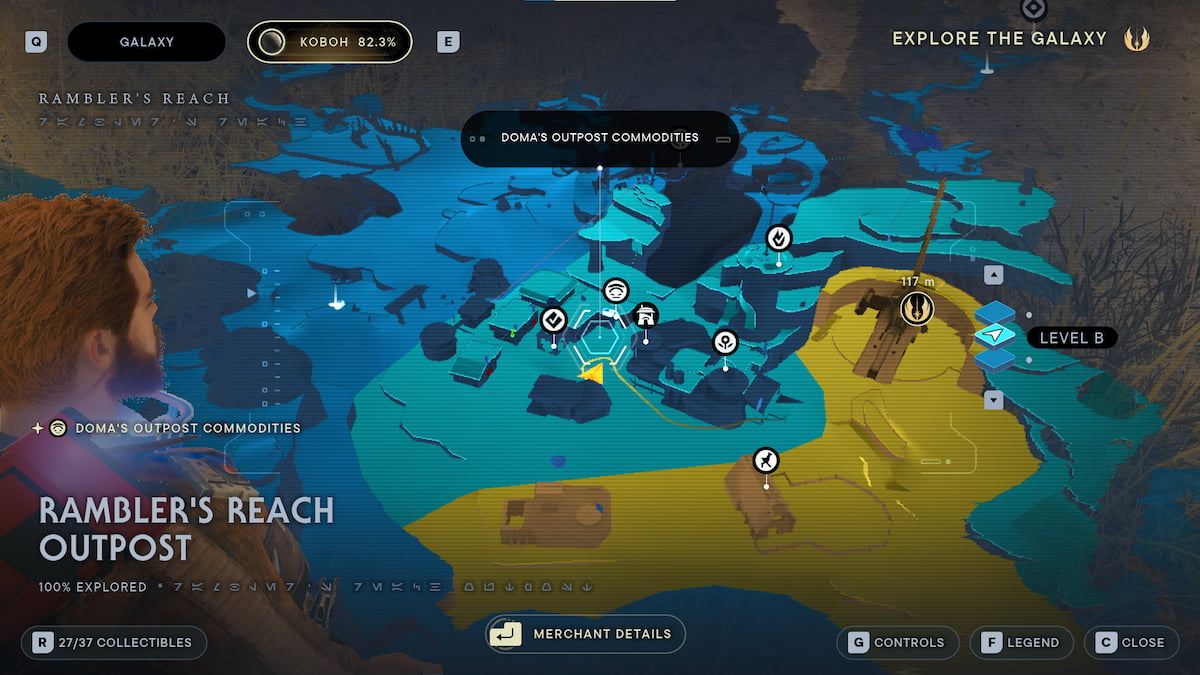Click the meditation point marker at 117 m
This screenshot has width=1200, height=675.
tap(916, 309)
